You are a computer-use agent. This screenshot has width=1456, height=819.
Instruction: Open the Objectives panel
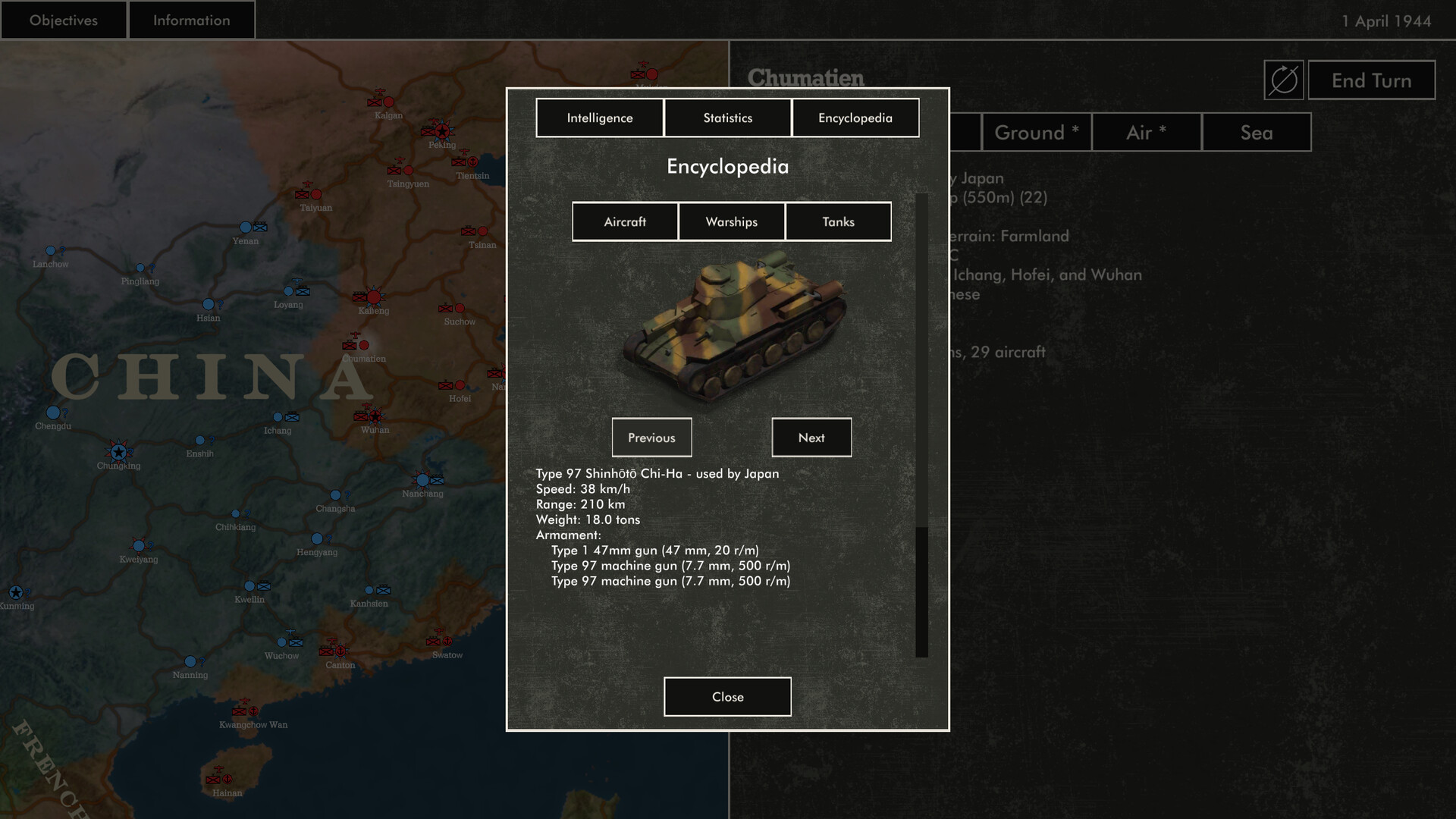point(63,20)
